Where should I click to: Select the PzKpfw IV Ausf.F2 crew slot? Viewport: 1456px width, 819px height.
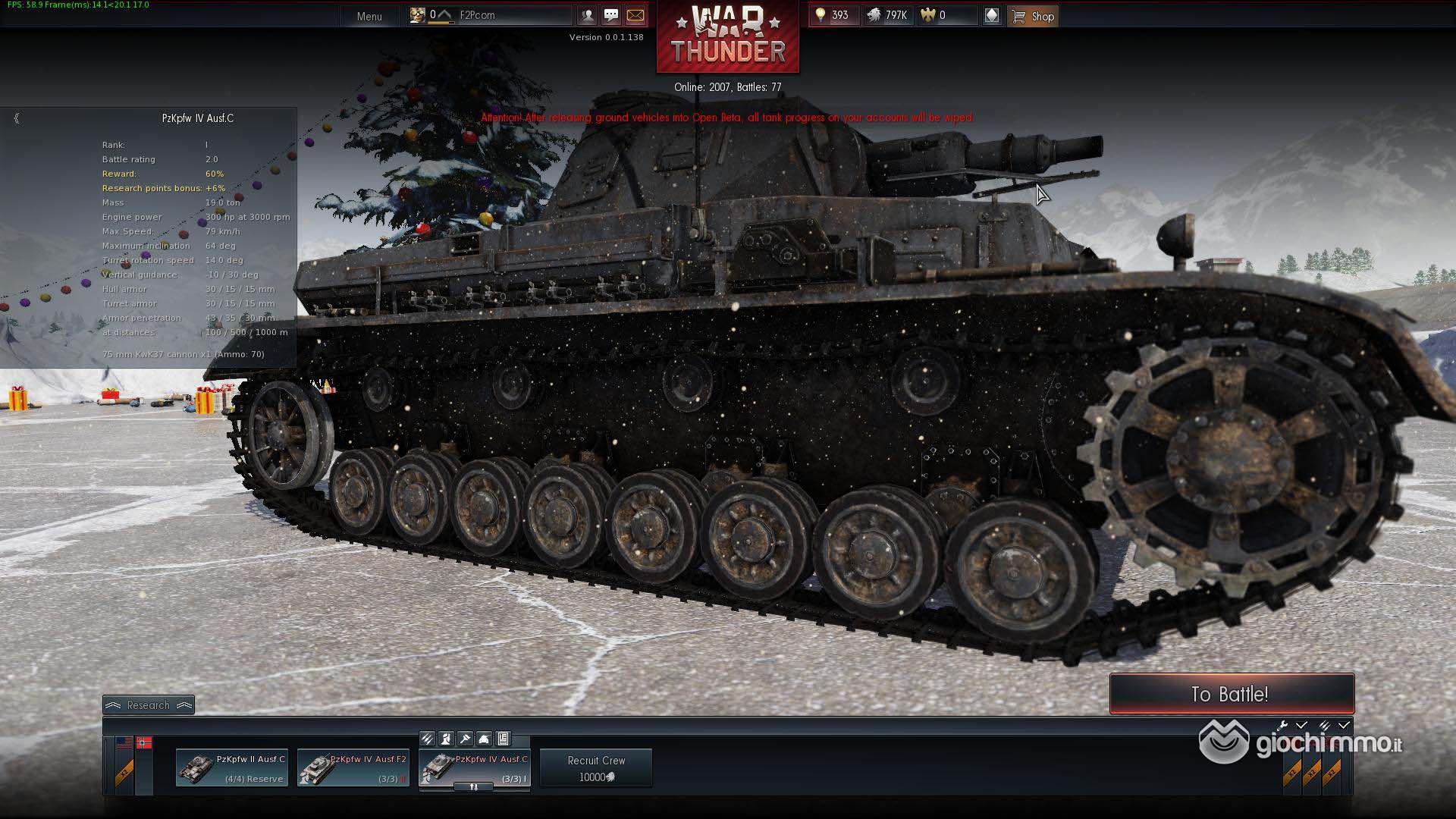pos(353,768)
